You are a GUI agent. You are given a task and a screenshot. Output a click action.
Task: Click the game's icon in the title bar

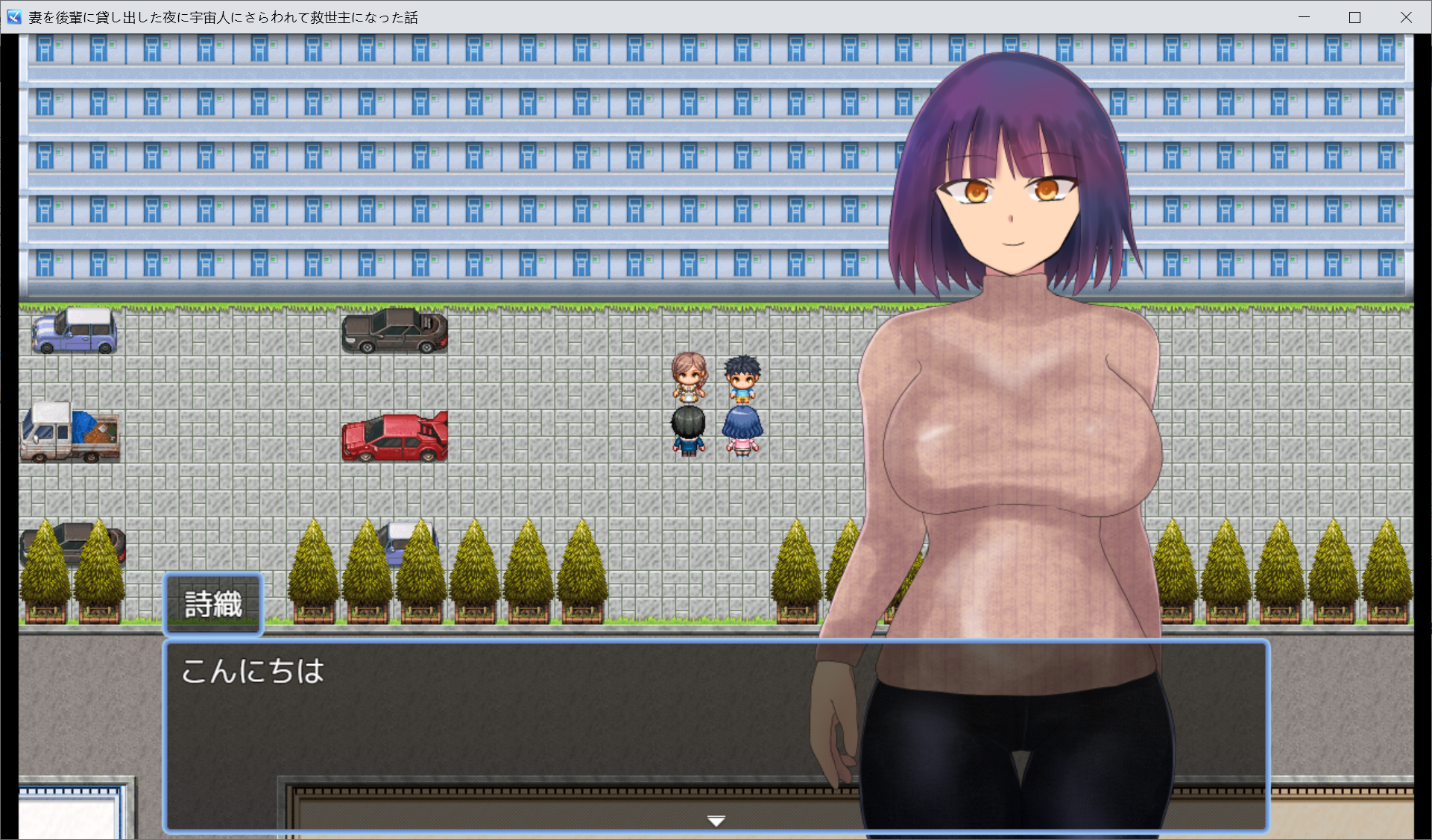[13, 16]
